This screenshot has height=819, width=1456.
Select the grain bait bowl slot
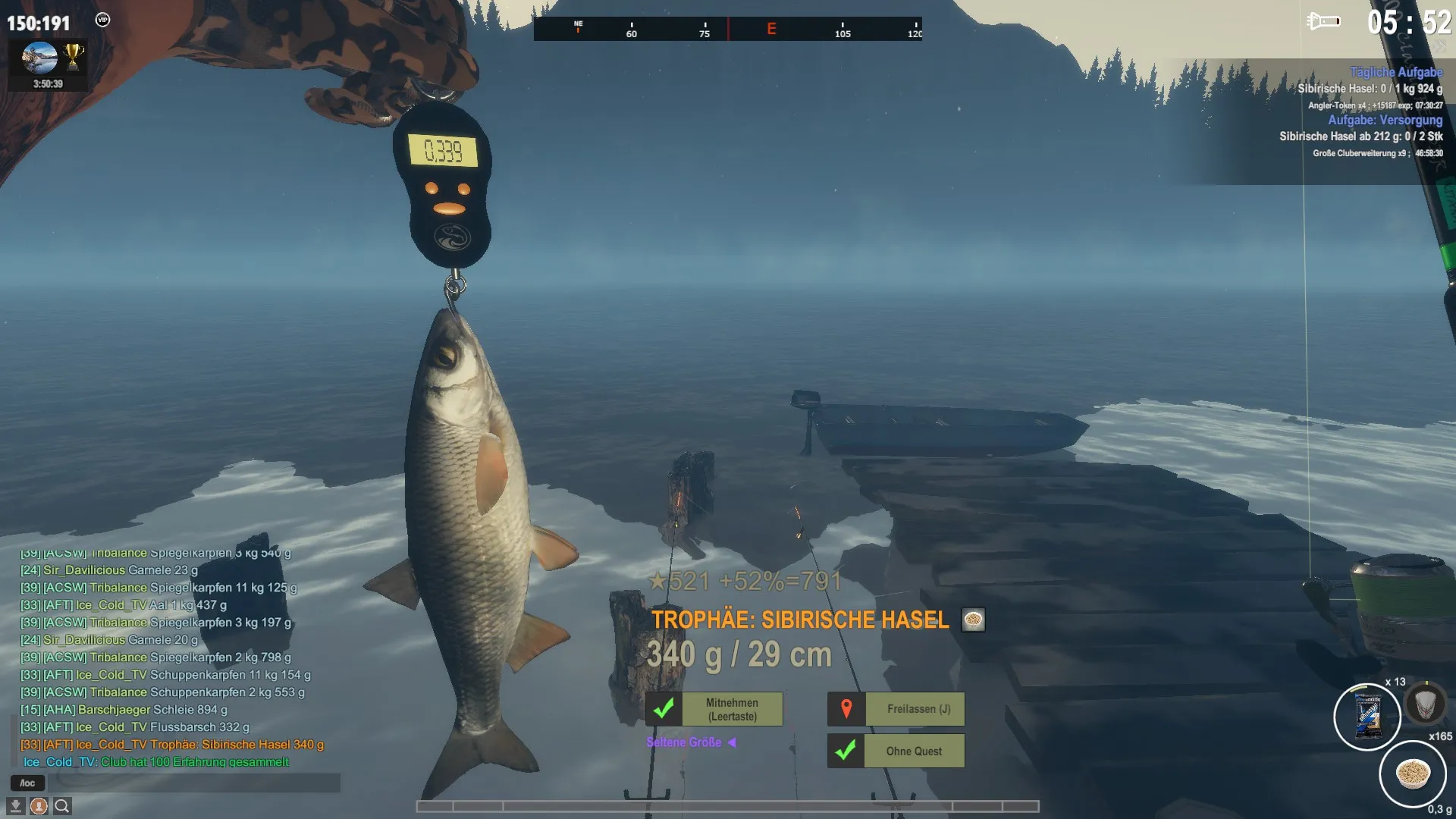point(1412,773)
